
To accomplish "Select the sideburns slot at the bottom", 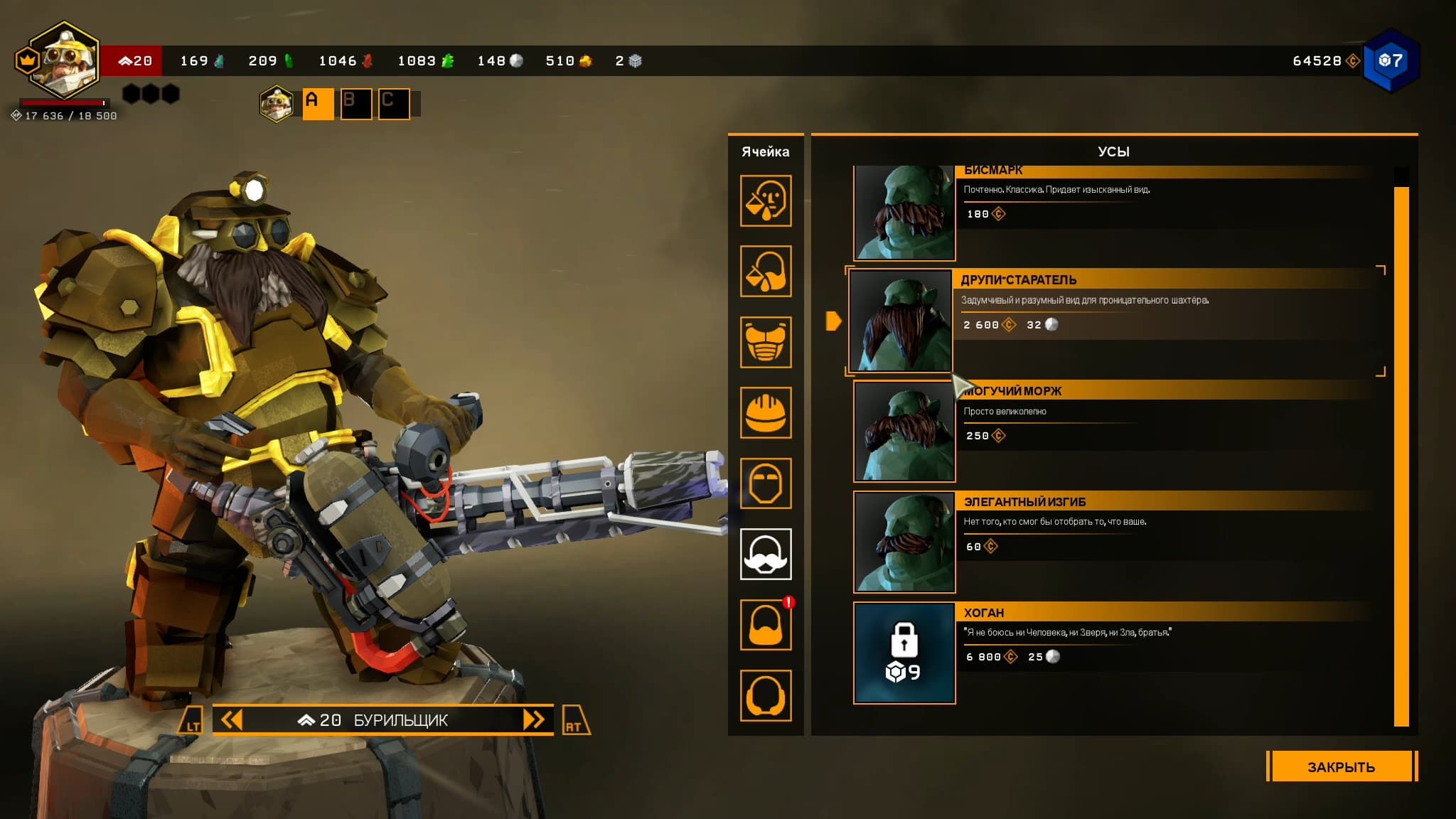I will coord(766,695).
